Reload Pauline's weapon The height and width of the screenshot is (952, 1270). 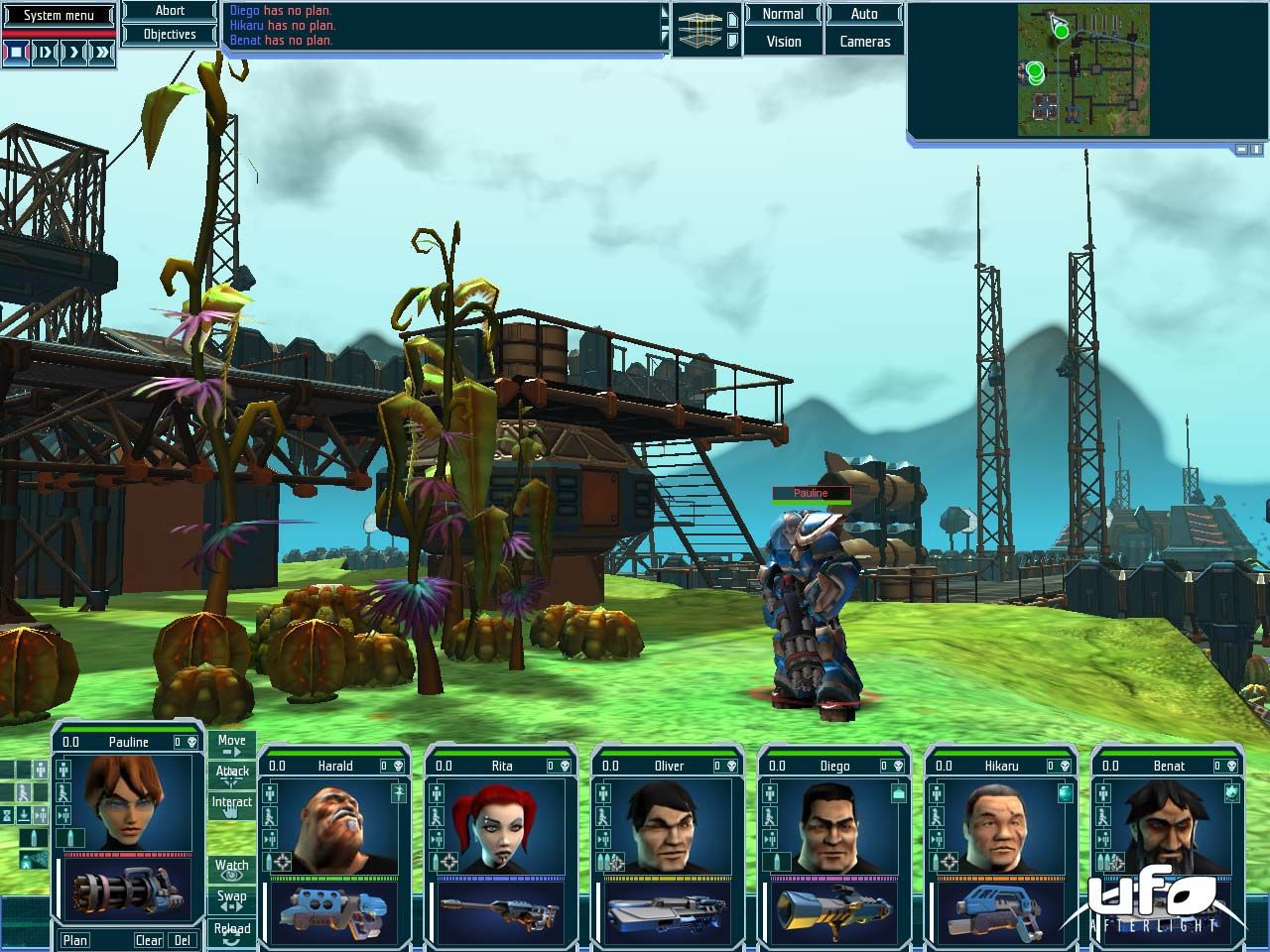click(x=231, y=932)
